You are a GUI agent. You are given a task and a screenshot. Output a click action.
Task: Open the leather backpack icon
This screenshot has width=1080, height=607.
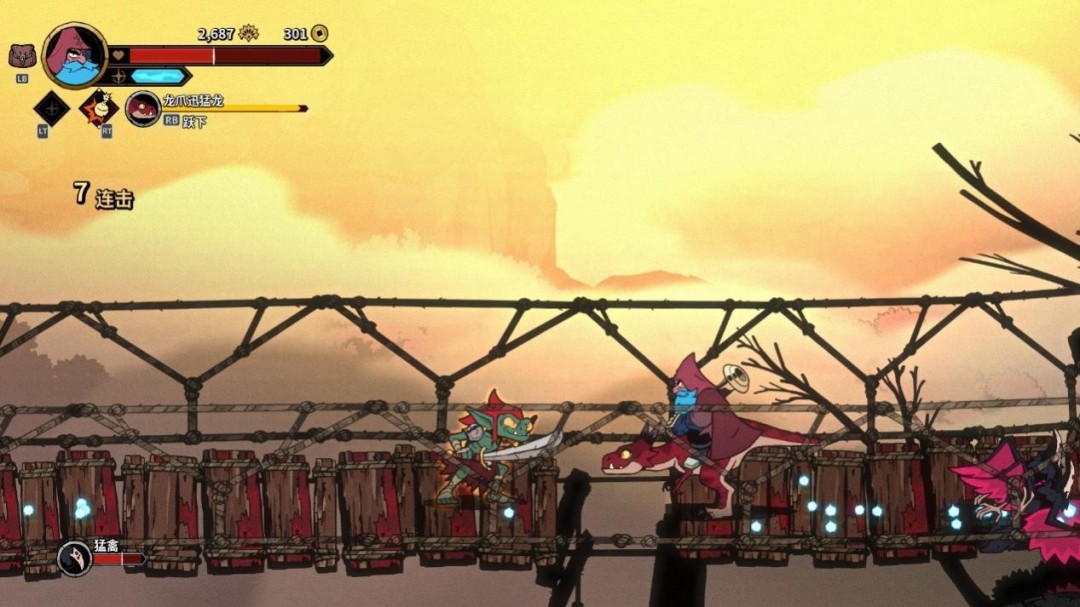22,56
